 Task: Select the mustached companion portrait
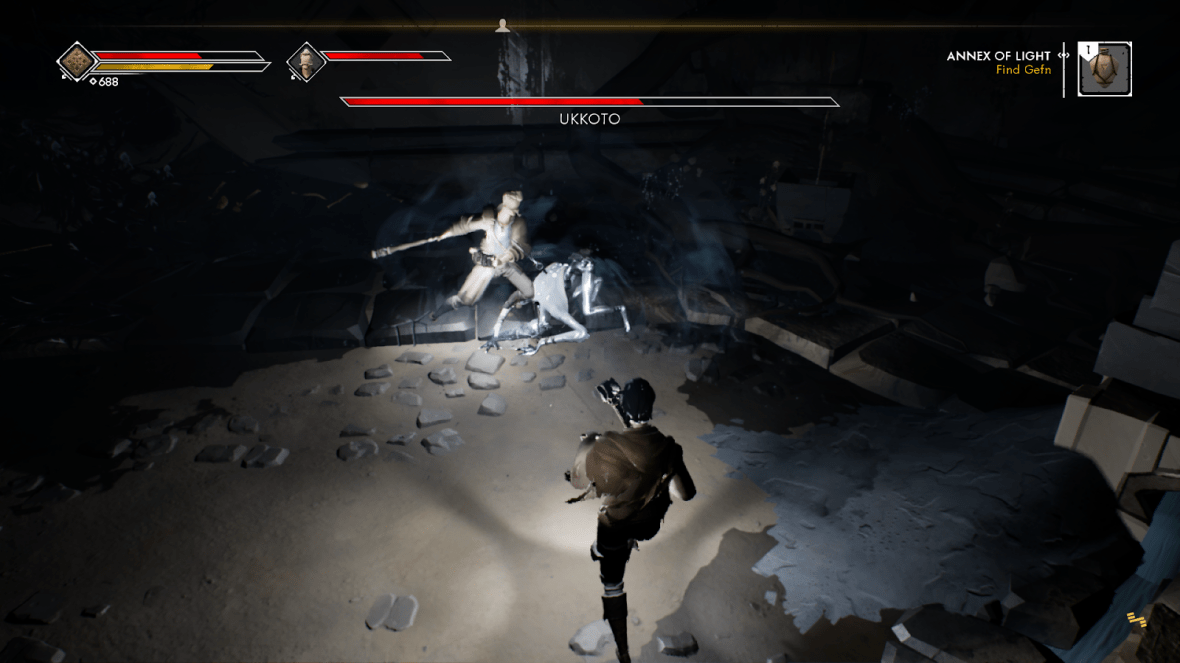pyautogui.click(x=306, y=62)
